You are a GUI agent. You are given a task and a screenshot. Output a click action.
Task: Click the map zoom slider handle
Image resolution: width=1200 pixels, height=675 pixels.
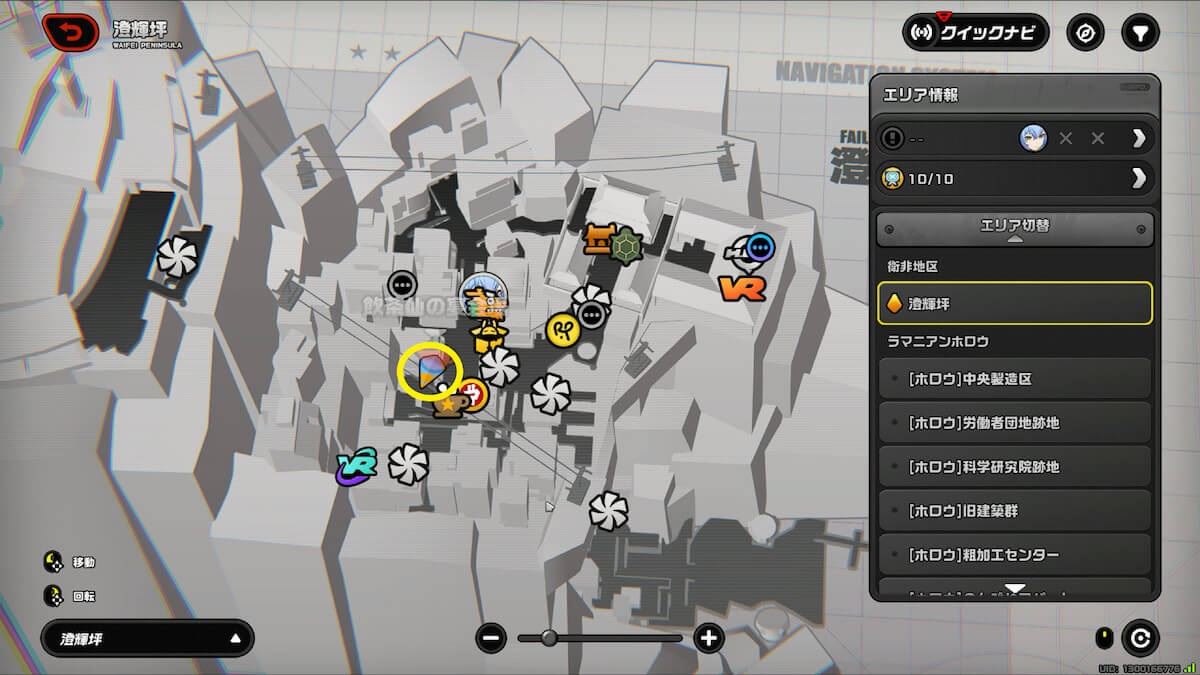click(x=549, y=638)
